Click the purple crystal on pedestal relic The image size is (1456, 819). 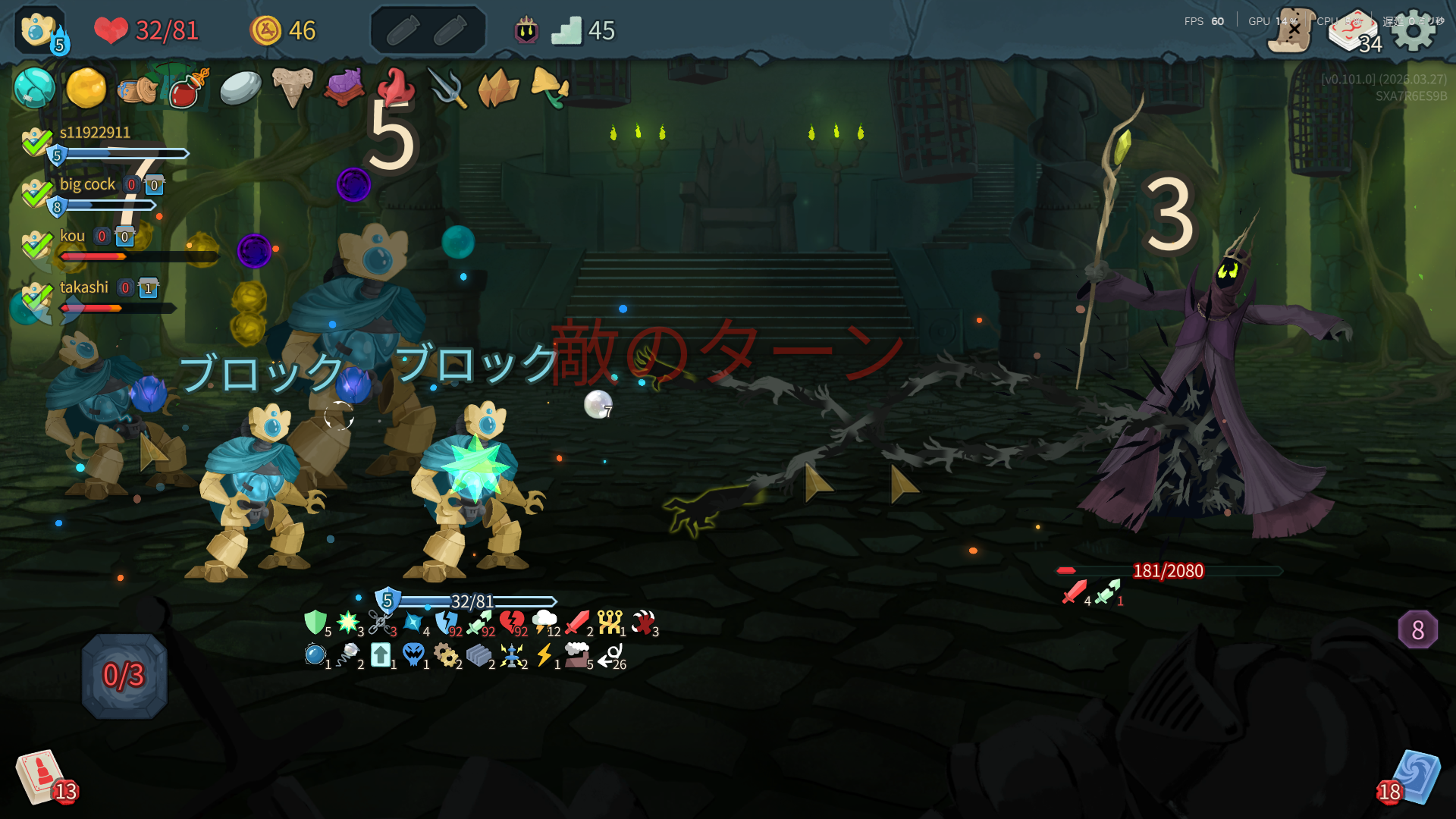(343, 86)
